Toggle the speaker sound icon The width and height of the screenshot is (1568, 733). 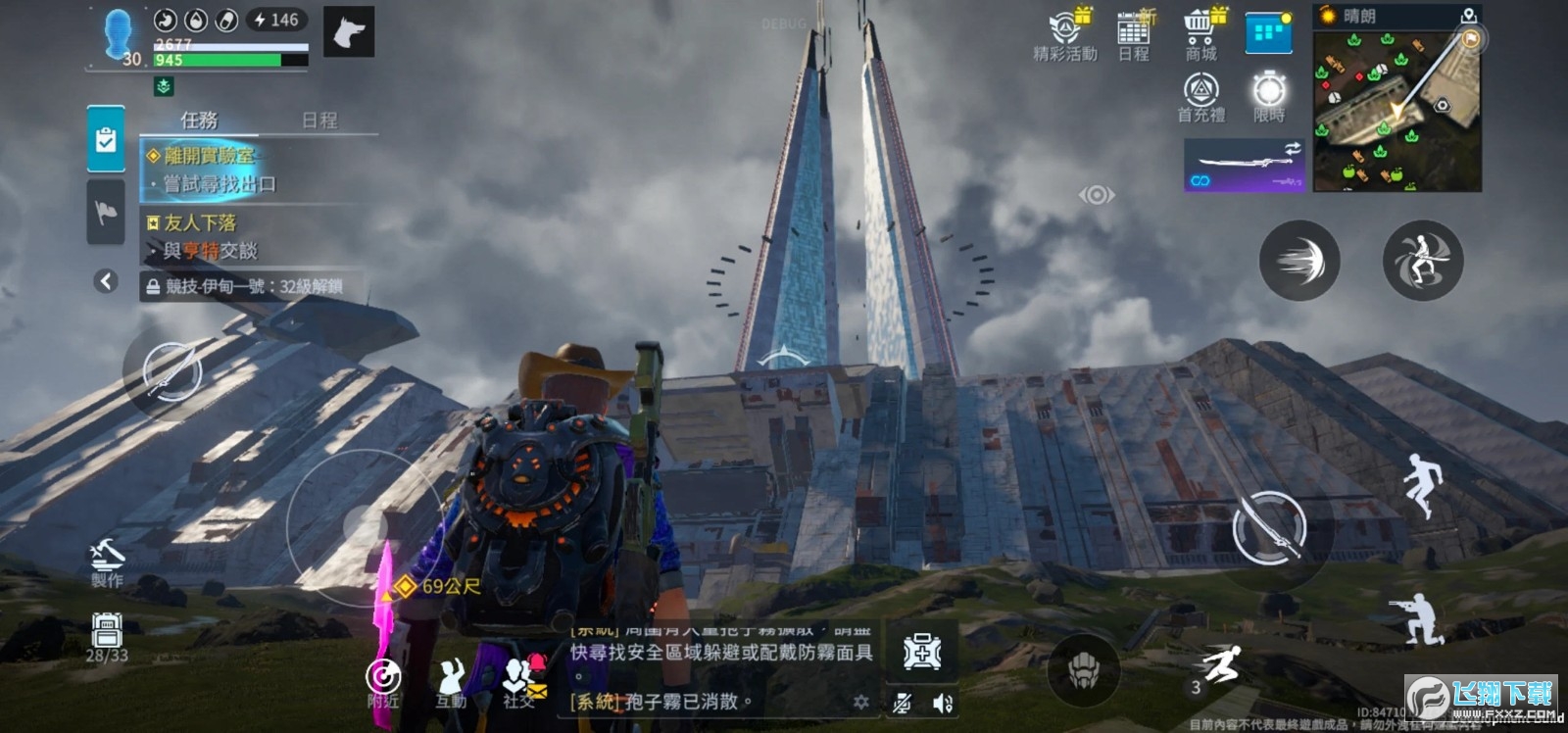[x=943, y=703]
